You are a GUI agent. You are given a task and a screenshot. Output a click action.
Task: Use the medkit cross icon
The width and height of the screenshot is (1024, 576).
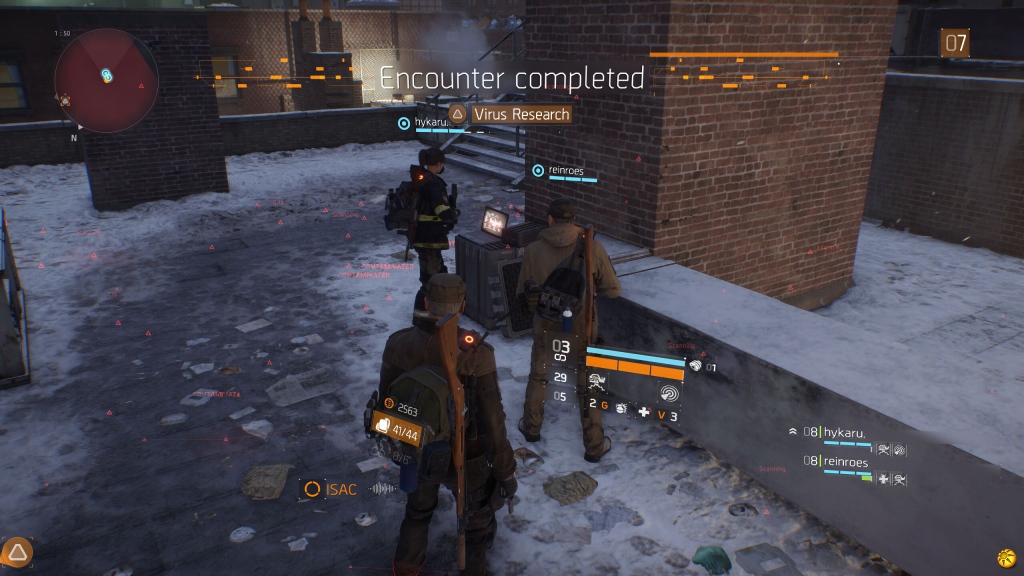coord(645,412)
